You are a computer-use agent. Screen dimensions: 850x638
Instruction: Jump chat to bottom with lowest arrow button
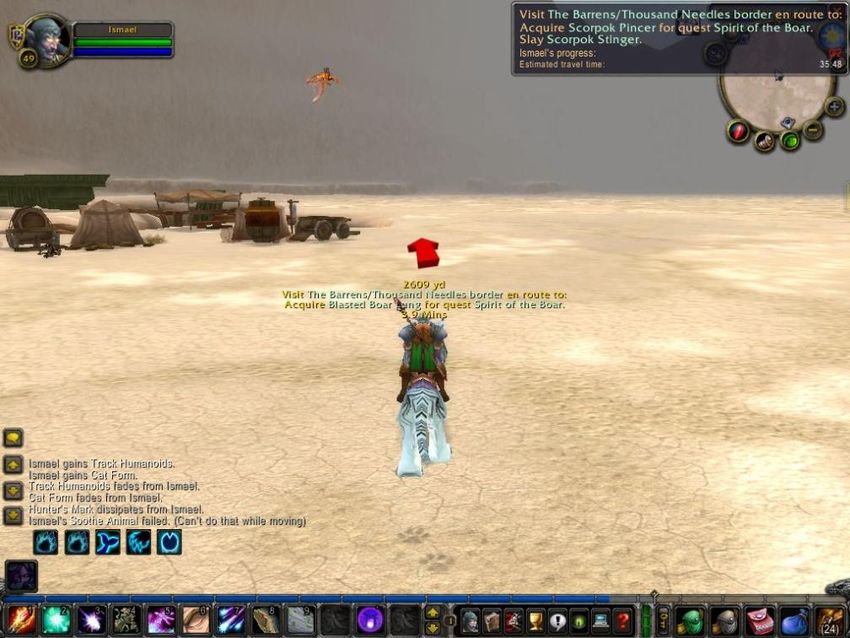13,516
